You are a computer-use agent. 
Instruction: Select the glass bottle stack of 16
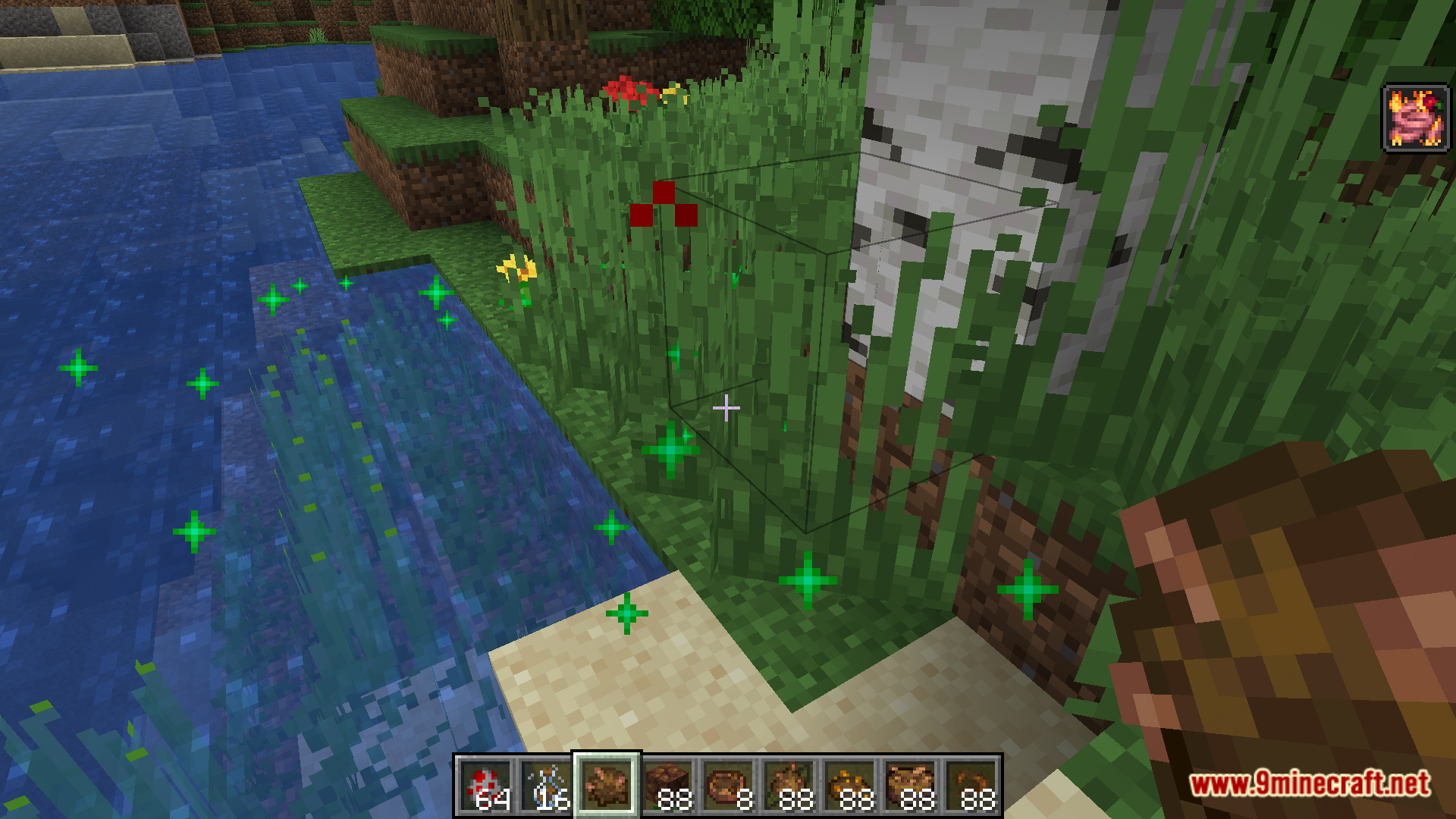tap(546, 786)
